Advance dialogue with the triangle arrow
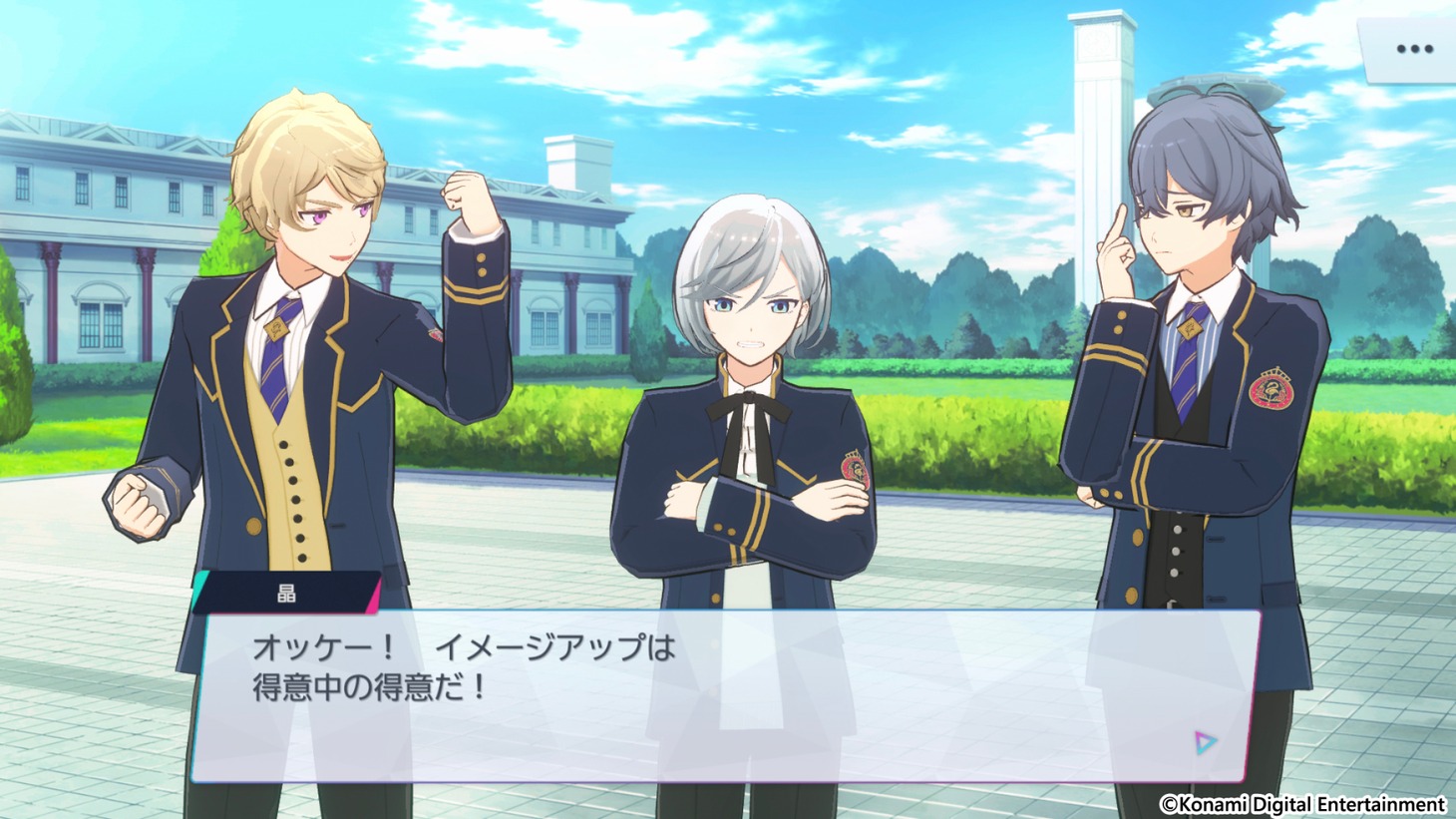This screenshot has width=1456, height=819. [1205, 742]
